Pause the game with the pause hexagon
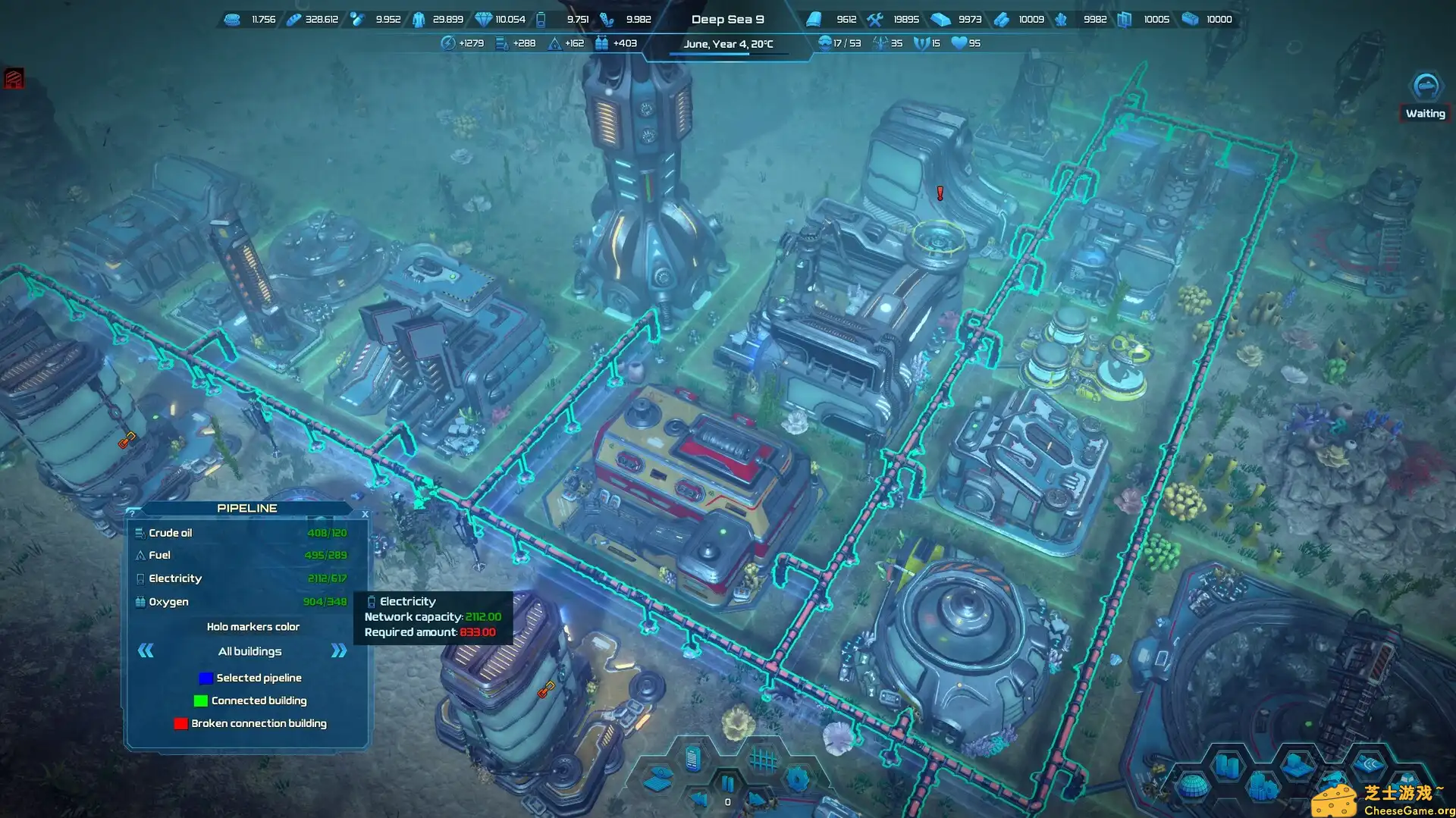The width and height of the screenshot is (1456, 818). [728, 785]
